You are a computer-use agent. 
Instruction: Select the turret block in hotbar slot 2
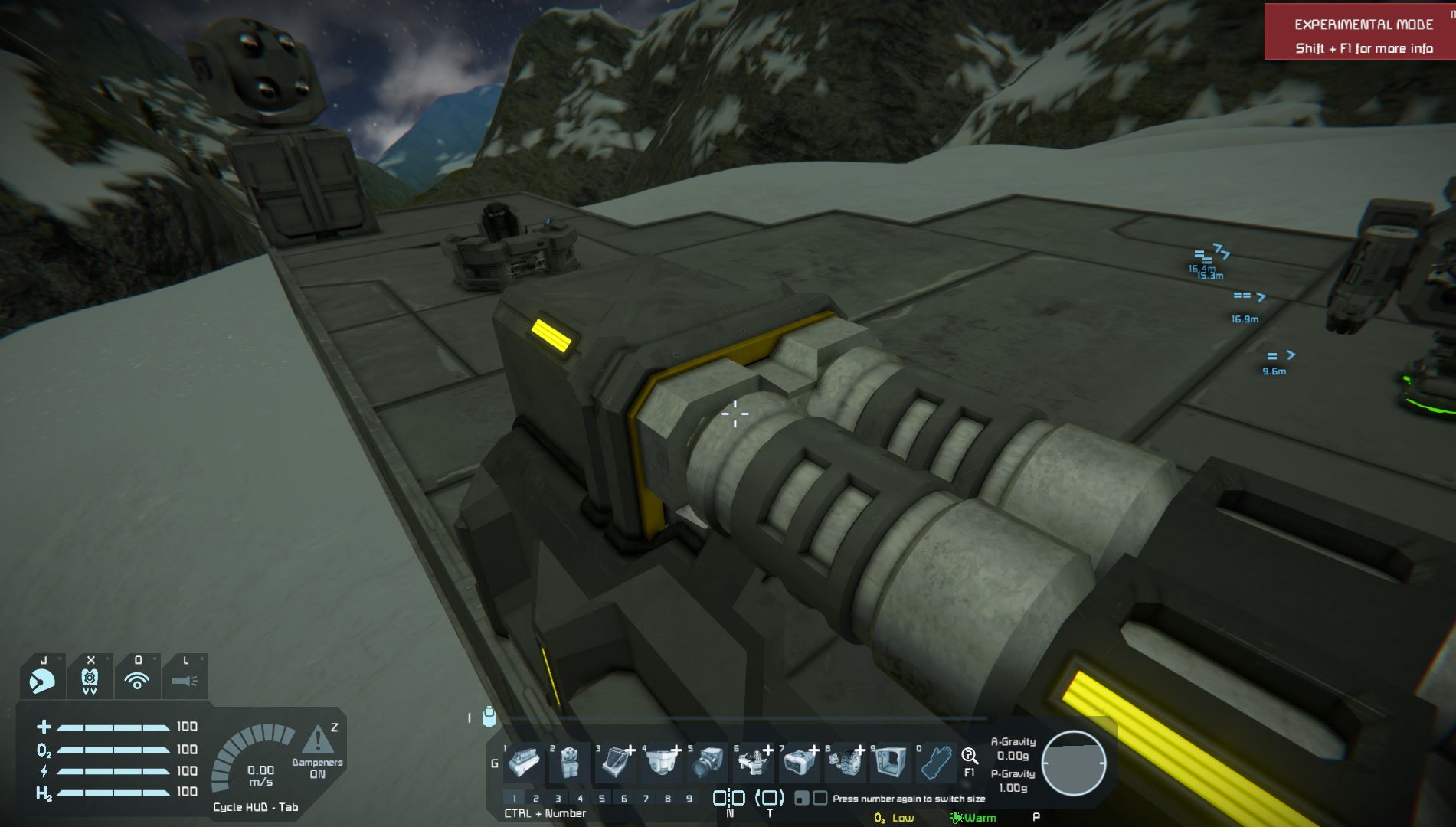pyautogui.click(x=569, y=762)
